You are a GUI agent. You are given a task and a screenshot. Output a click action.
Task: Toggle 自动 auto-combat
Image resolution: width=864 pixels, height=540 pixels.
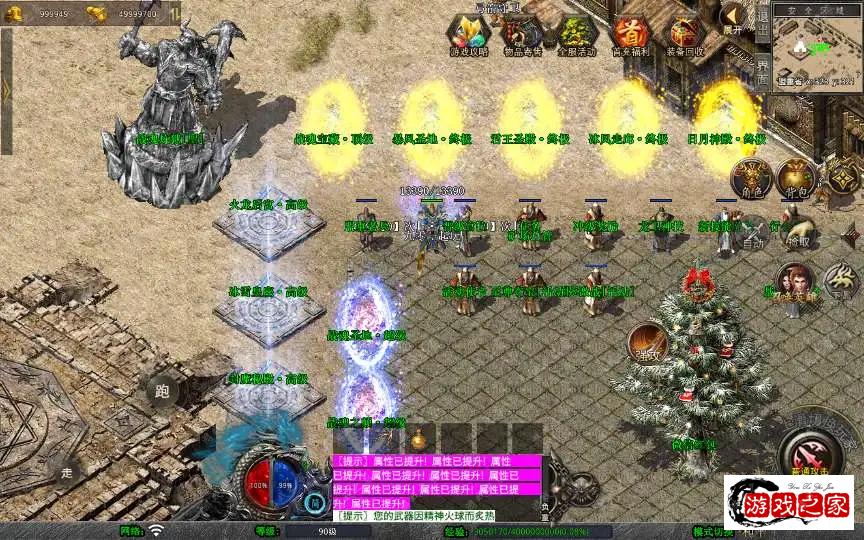[x=752, y=233]
